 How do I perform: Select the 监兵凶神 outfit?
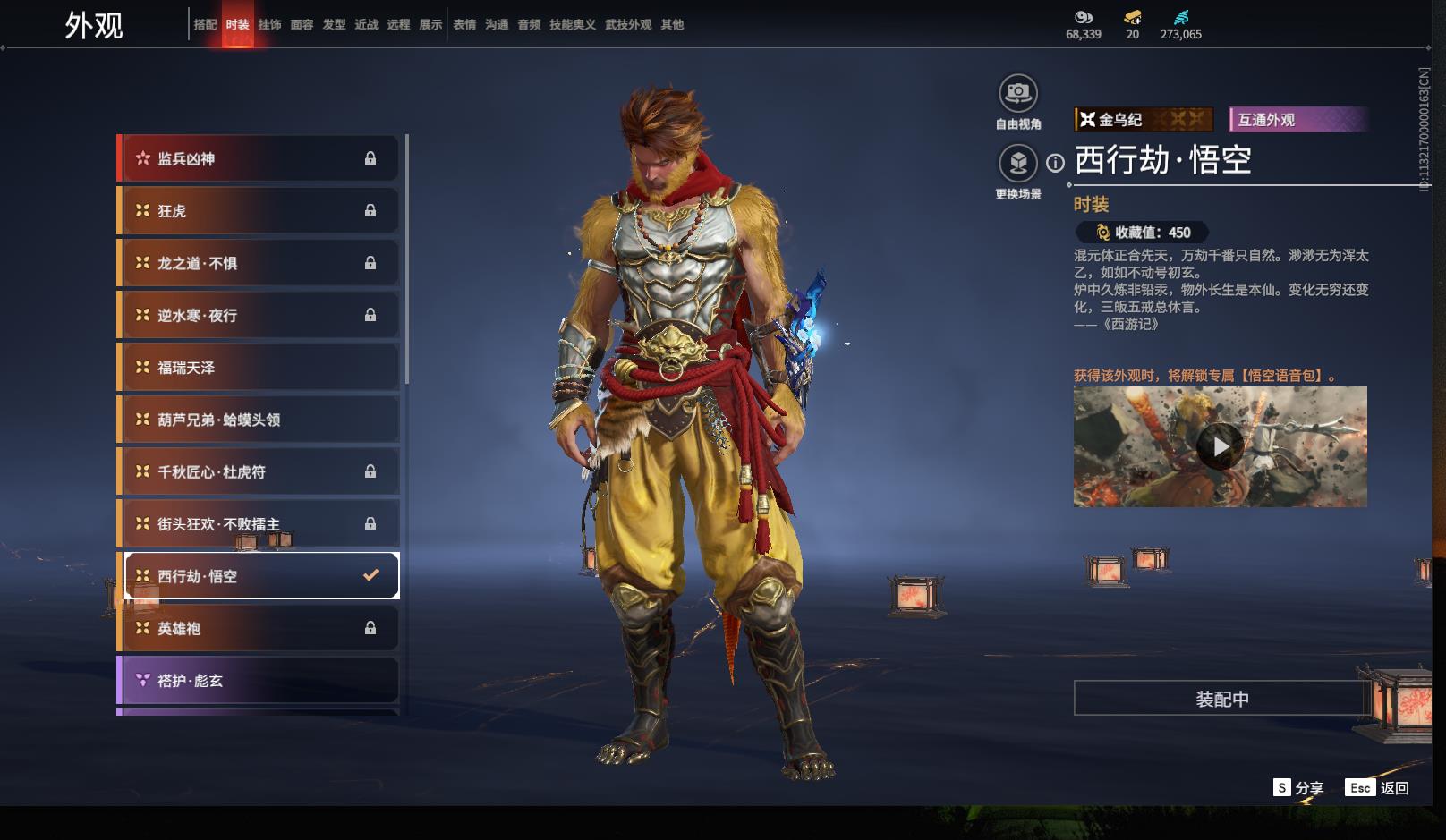pos(259,159)
